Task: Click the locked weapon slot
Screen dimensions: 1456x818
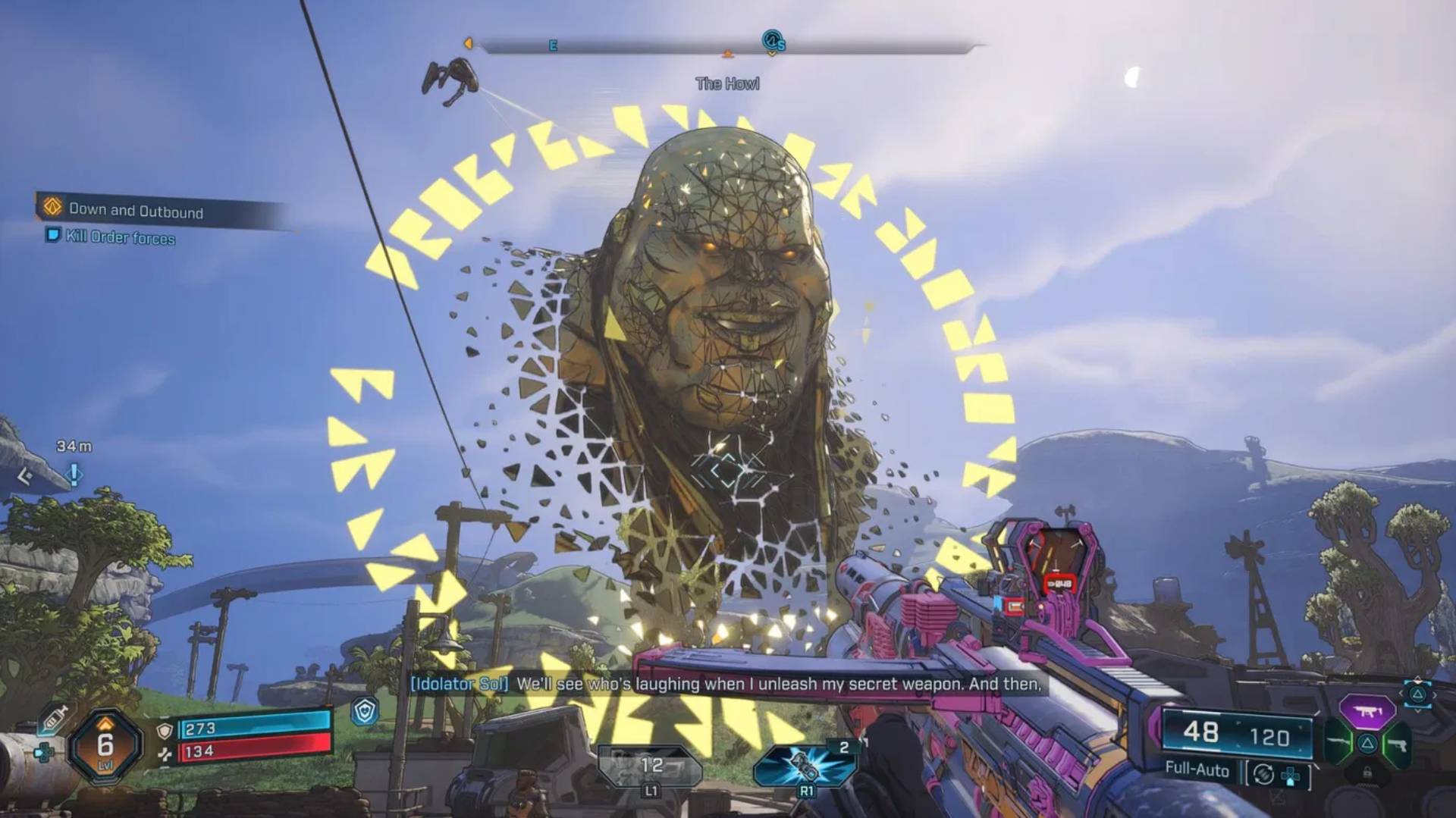Action: (x=1367, y=773)
